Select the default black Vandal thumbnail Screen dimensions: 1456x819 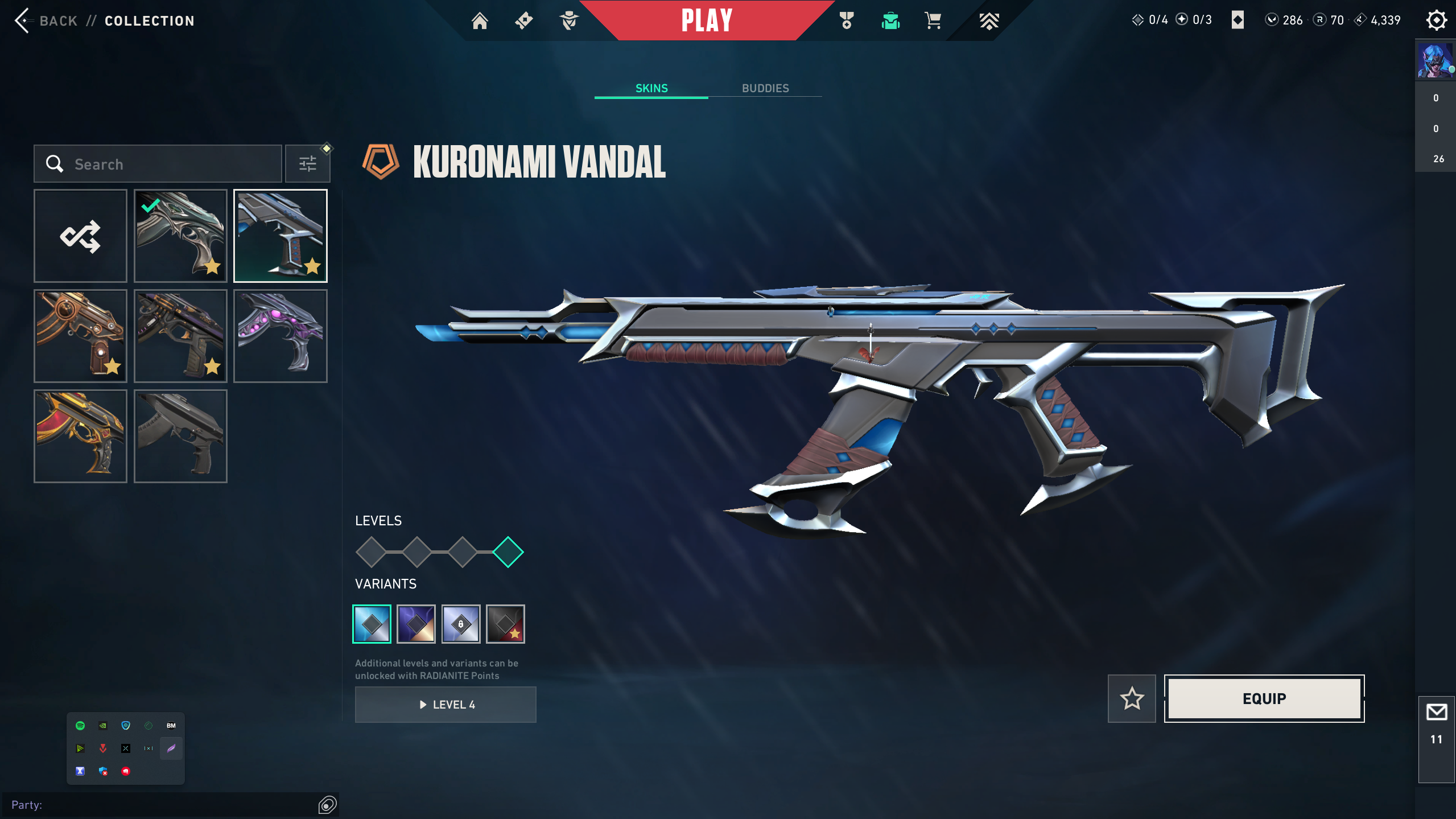pyautogui.click(x=180, y=436)
